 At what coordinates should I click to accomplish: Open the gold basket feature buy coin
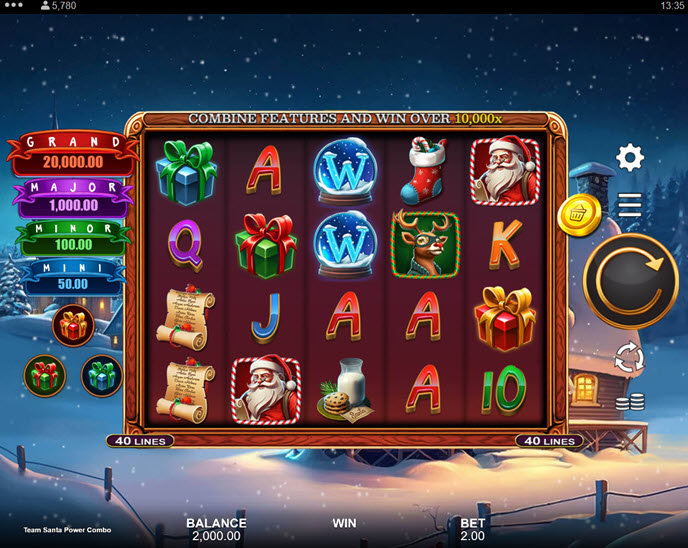[579, 213]
